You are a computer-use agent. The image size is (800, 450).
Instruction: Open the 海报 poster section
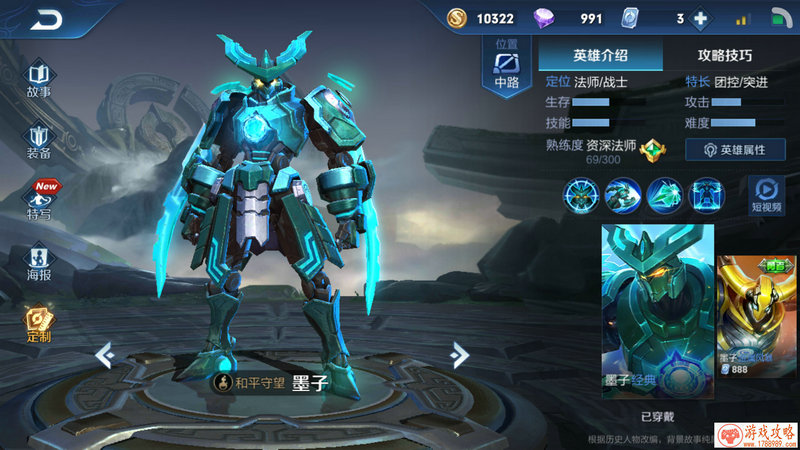39,264
